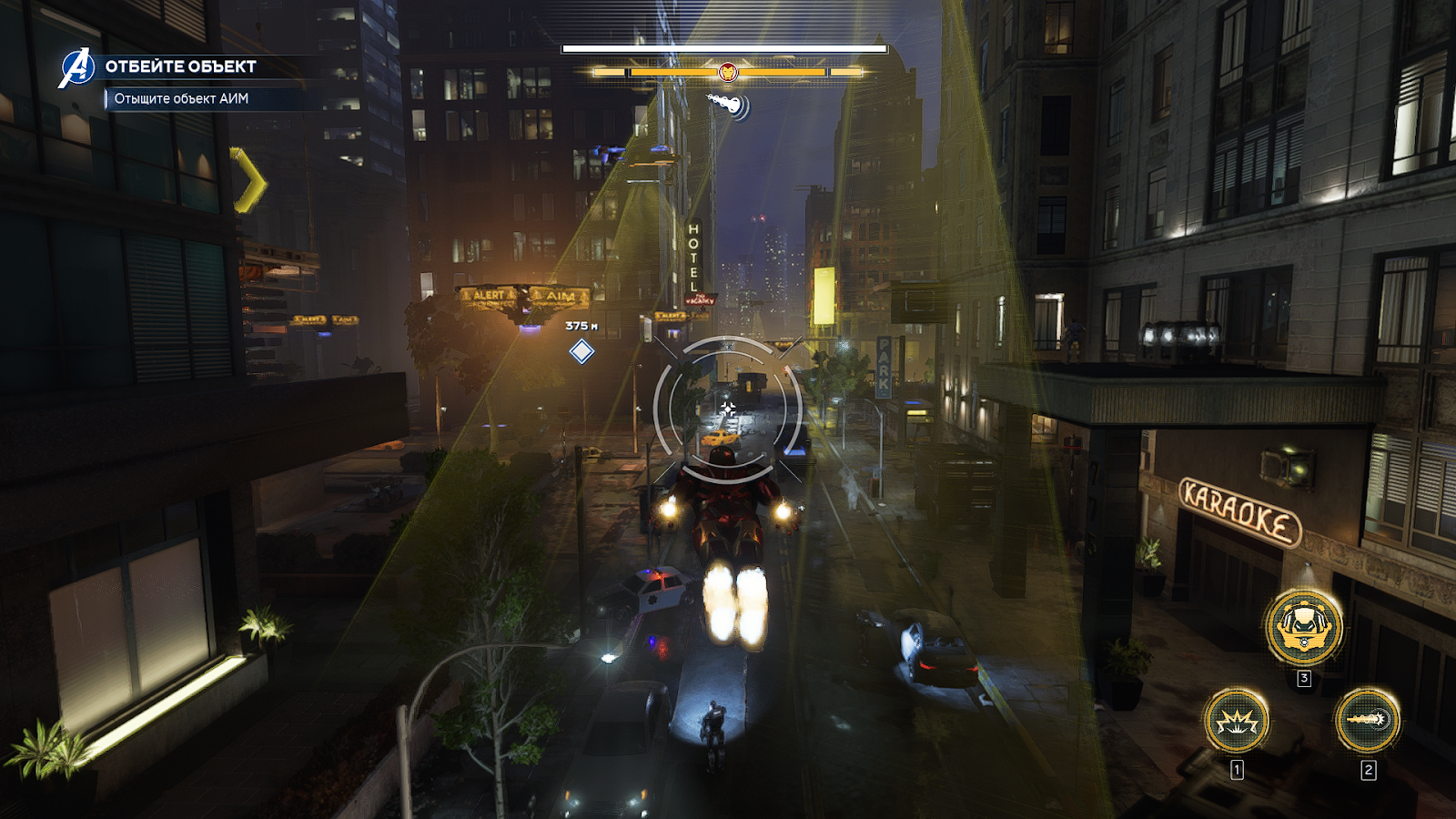
Task: Click the Iron Man emblem on the top bar
Action: point(727,71)
